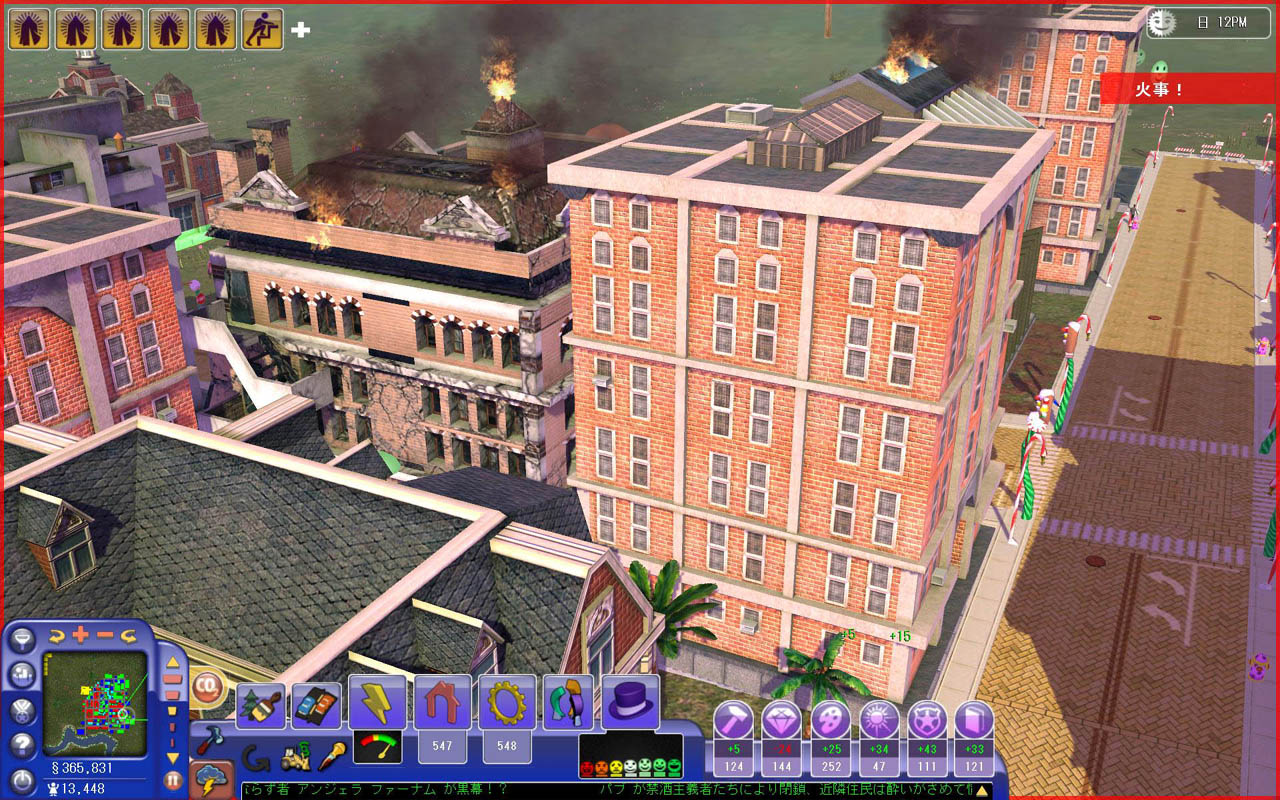This screenshot has width=1280, height=800.
Task: Select the tree and paintbrush decoration category
Action: pyautogui.click(x=260, y=705)
